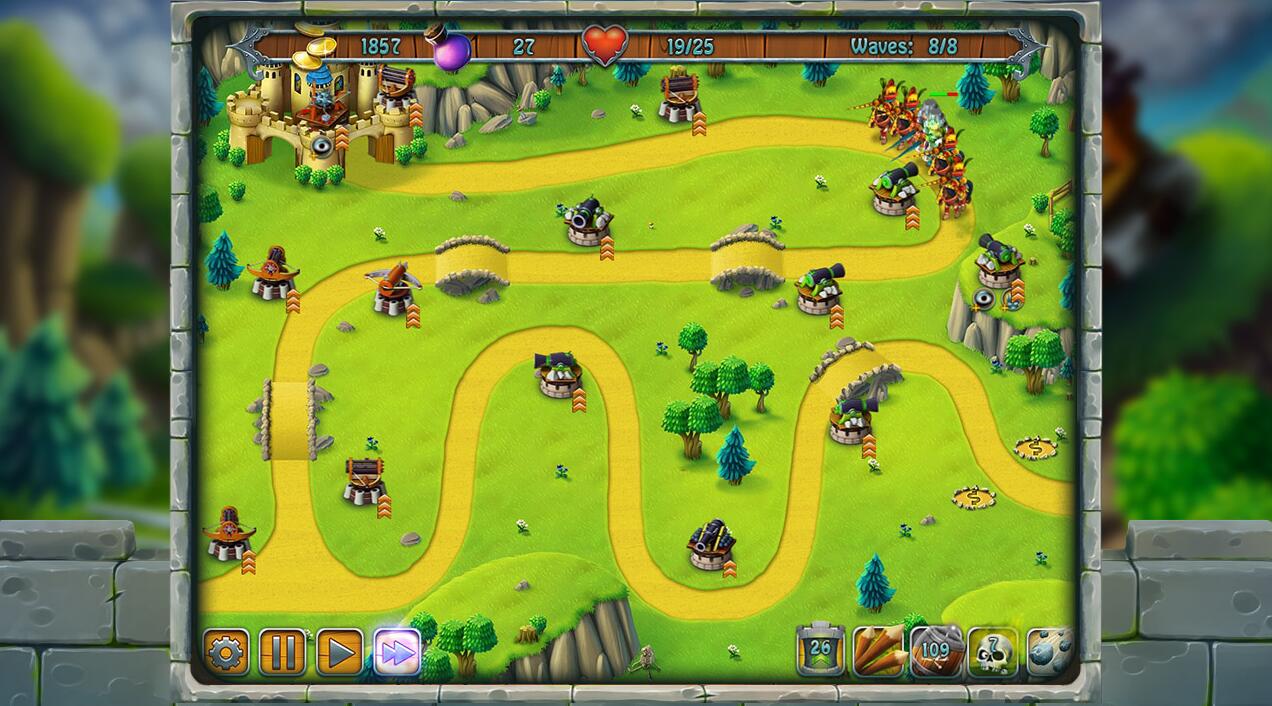Toggle the fast-forward speed button
Viewport: 1272px width, 706px height.
point(397,653)
